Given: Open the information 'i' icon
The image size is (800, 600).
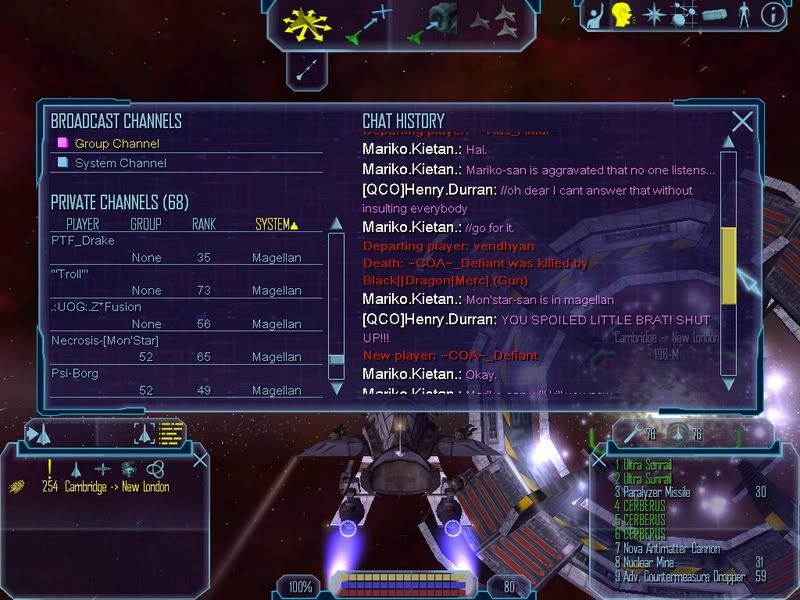Looking at the screenshot, I should point(771,15).
